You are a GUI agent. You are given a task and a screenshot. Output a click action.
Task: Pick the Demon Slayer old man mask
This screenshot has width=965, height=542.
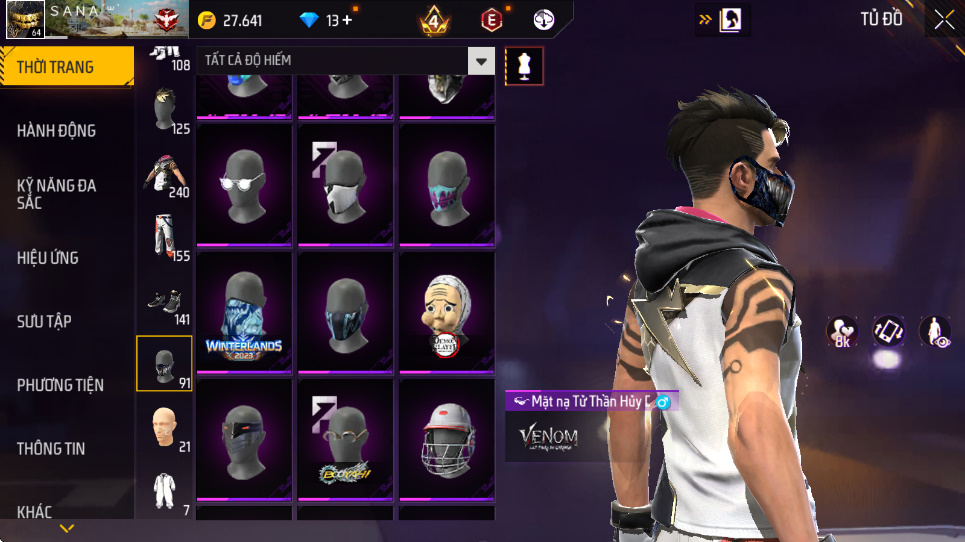(x=446, y=311)
